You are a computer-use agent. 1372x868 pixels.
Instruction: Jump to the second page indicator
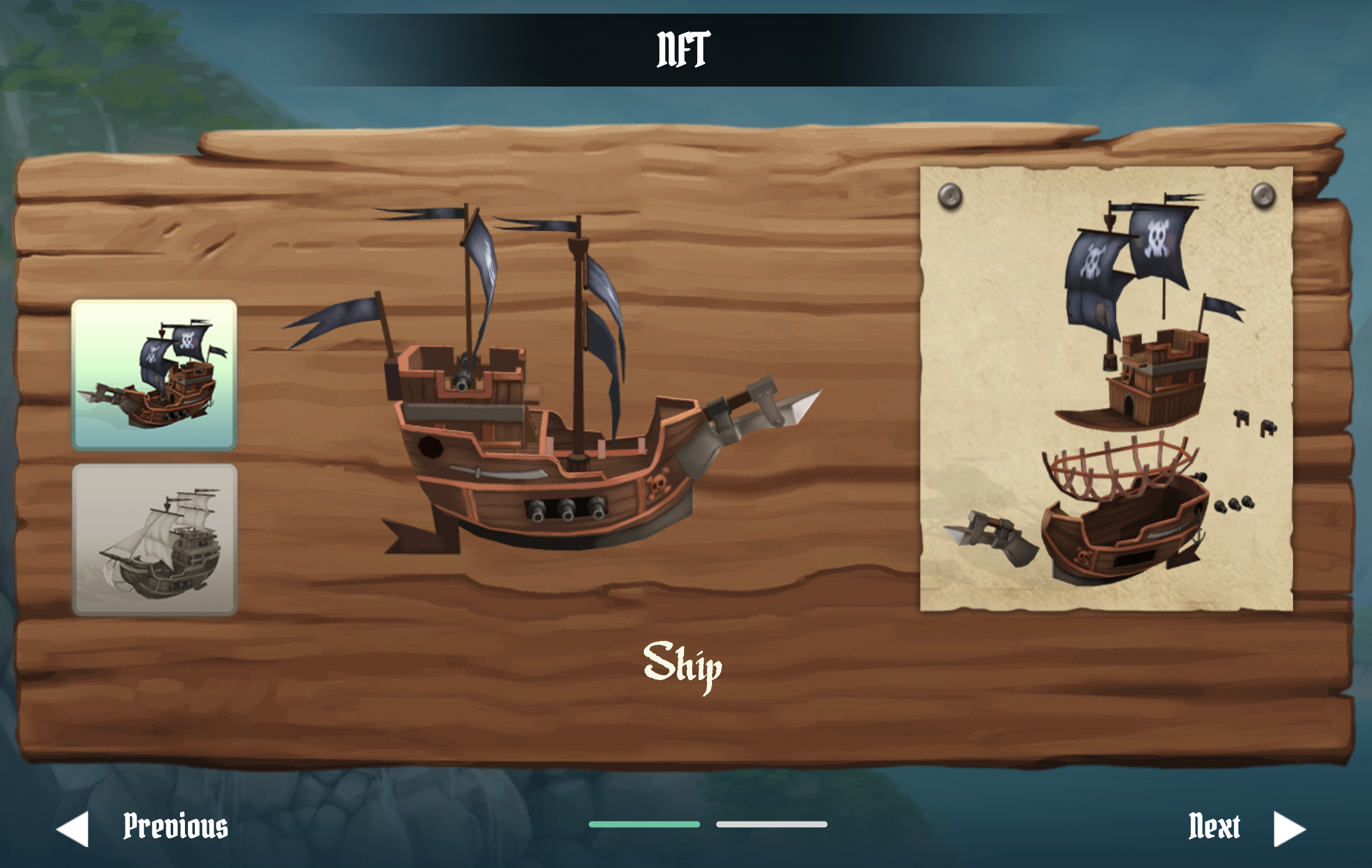tap(771, 824)
